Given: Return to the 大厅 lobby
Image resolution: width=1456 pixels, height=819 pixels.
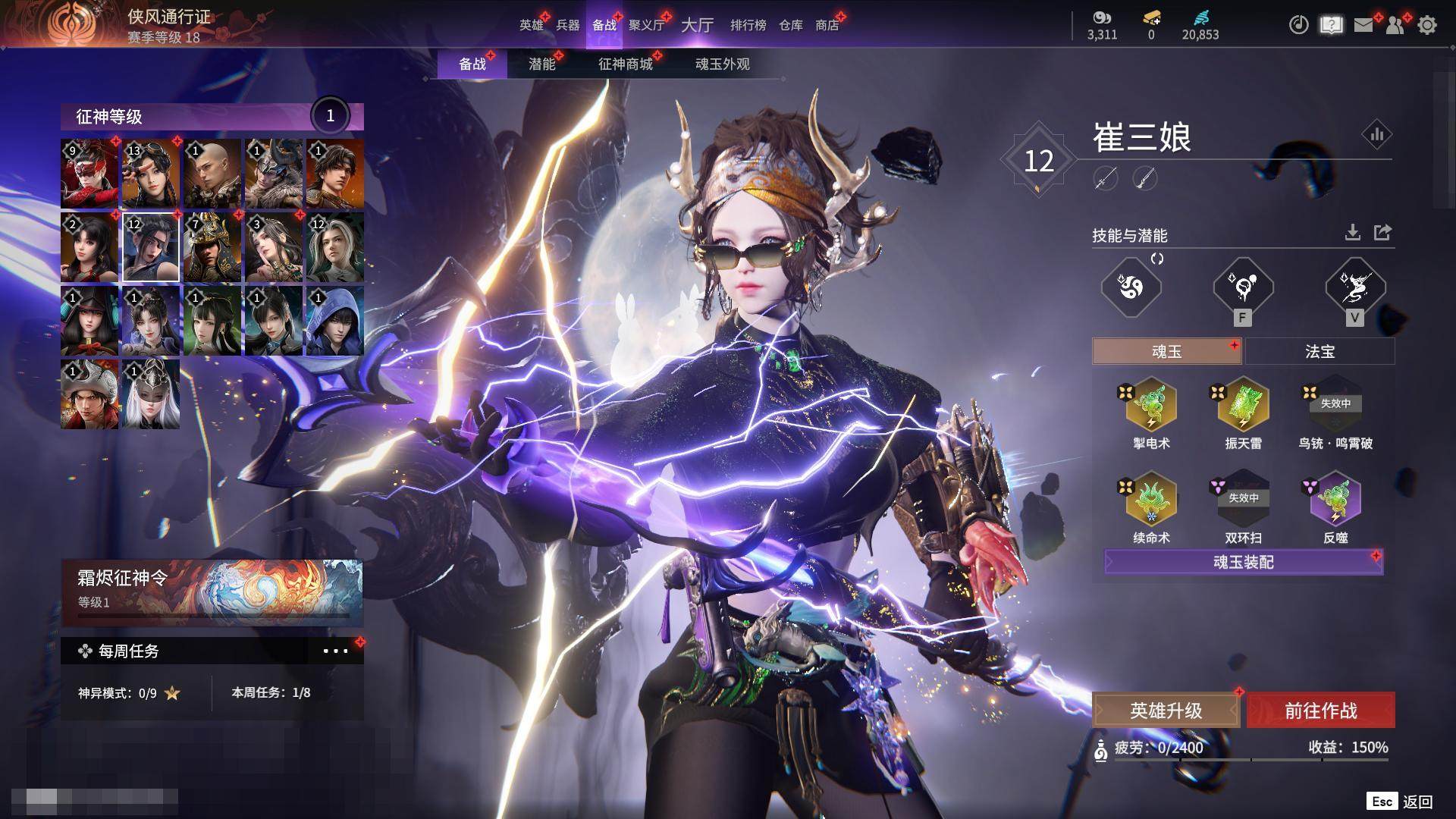Looking at the screenshot, I should (697, 25).
